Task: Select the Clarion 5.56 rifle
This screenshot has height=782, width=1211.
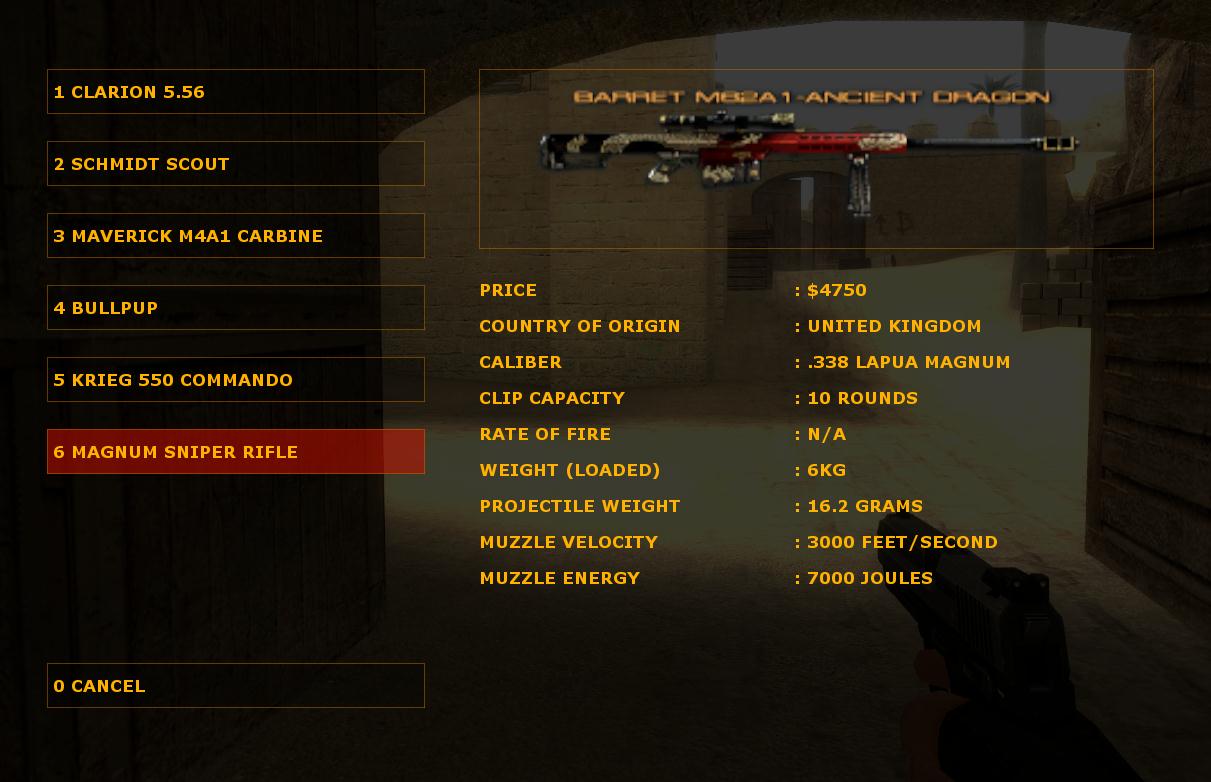Action: tap(235, 92)
